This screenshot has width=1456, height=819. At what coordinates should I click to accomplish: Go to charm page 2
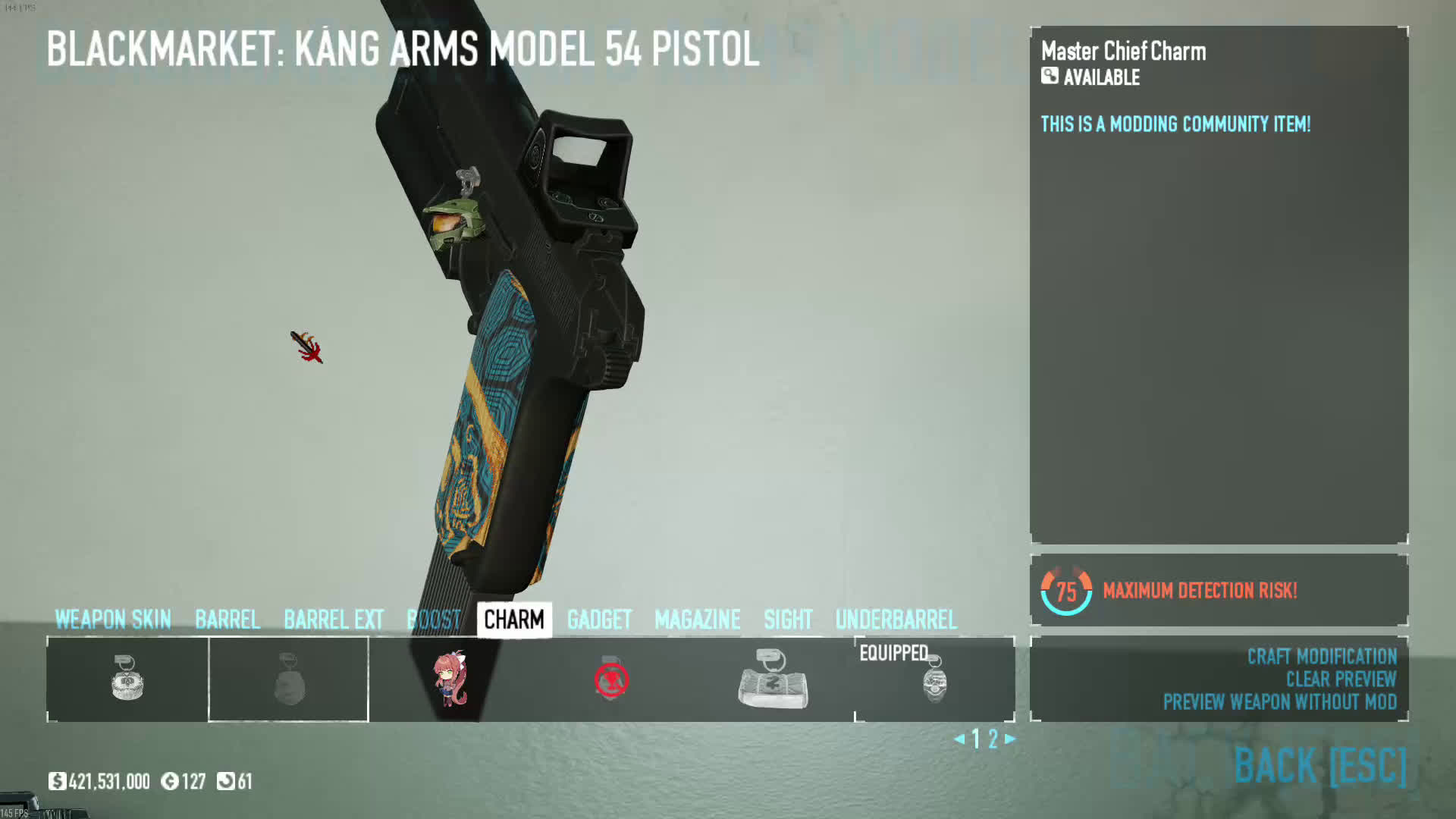coord(993,739)
